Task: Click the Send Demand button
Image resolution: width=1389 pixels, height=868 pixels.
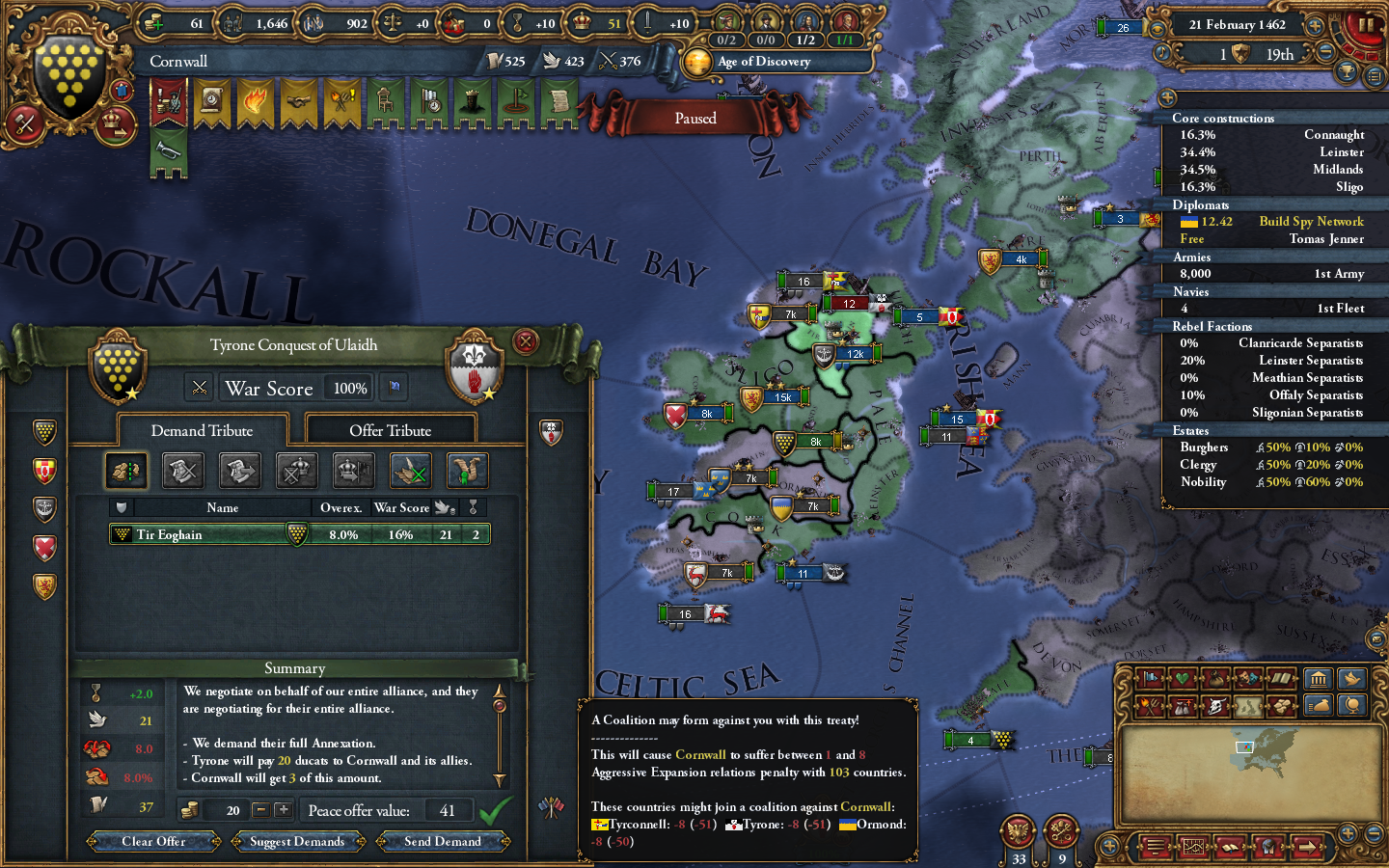Action: click(443, 841)
